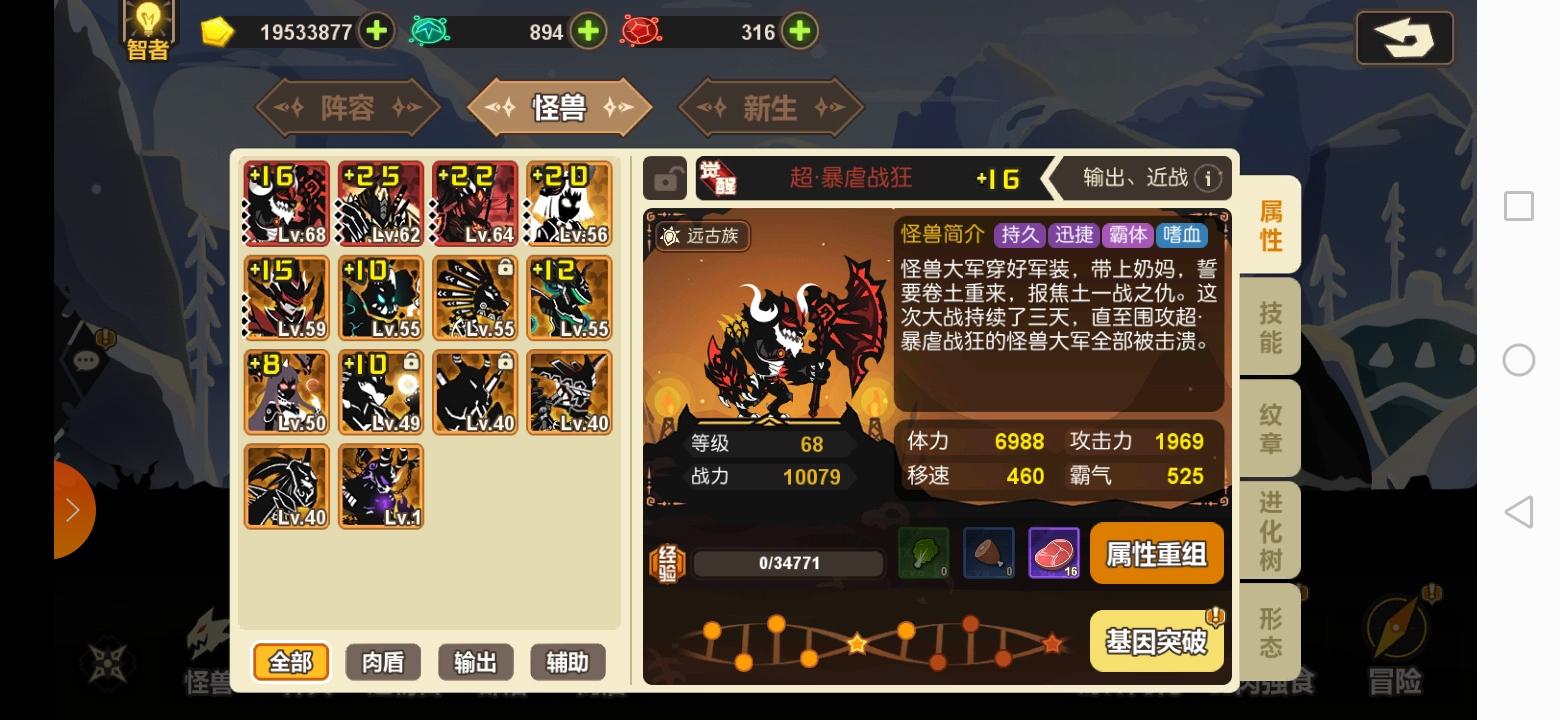Select the purple steak feed item x16

coord(1053,553)
